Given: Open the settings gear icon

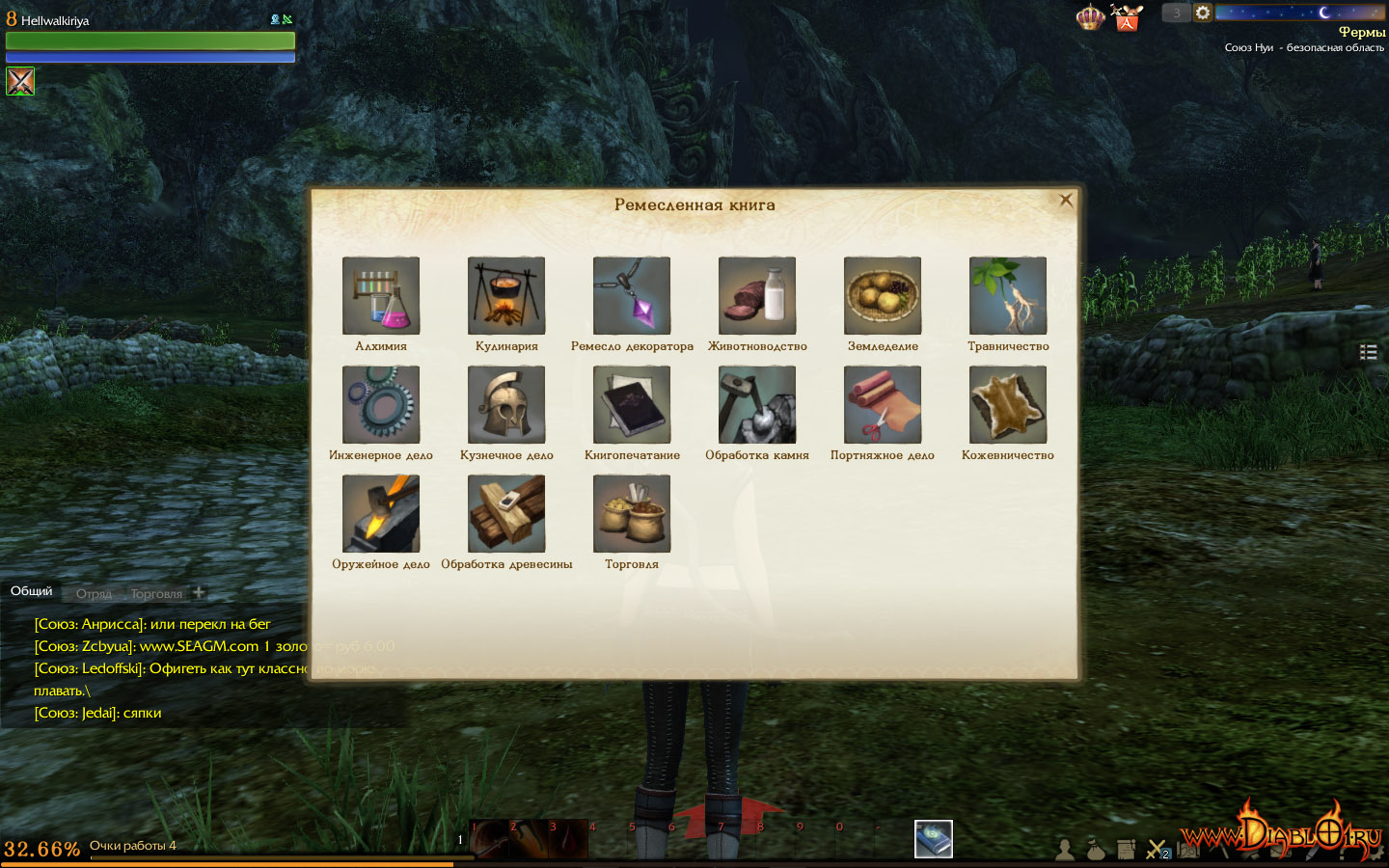Looking at the screenshot, I should click(x=1203, y=13).
